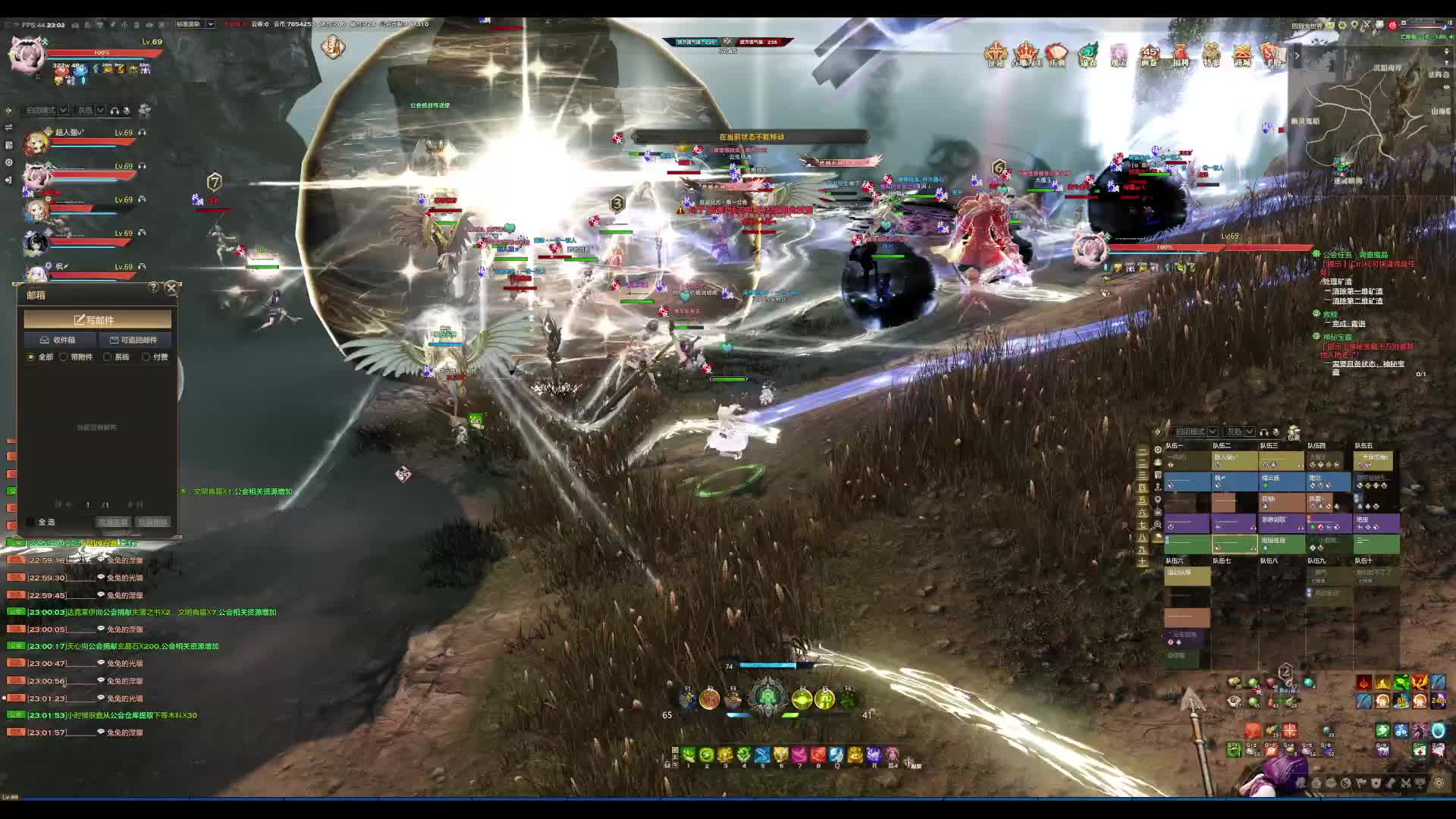Select party member 超人强 portrait

pos(36,143)
